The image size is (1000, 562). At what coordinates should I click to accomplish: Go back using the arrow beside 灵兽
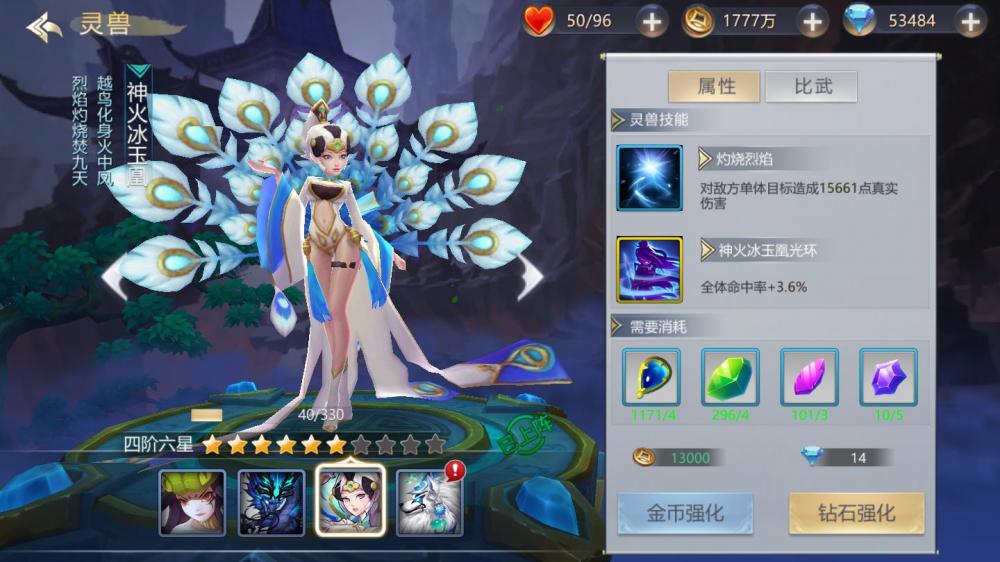44,27
